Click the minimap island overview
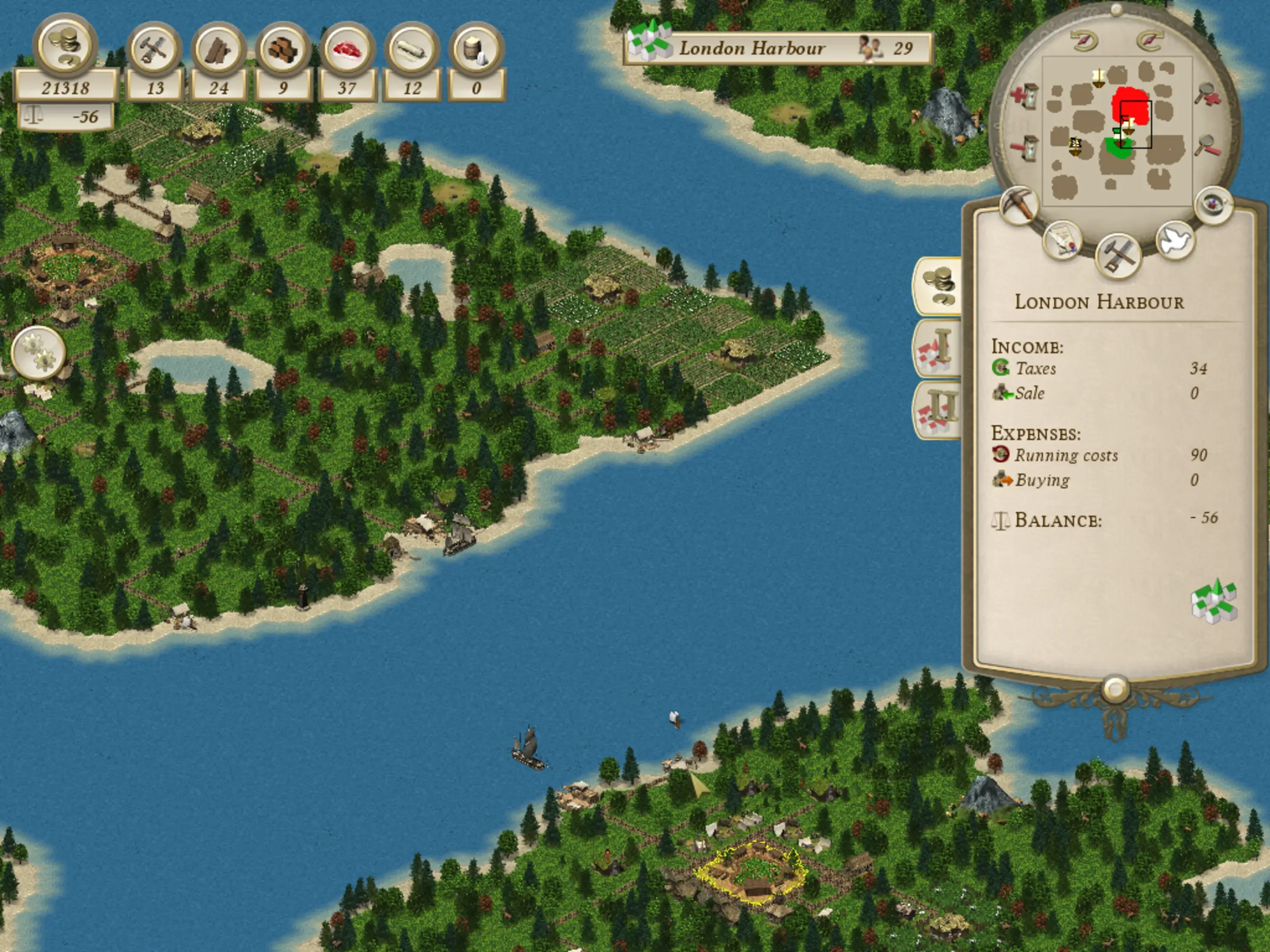Viewport: 1270px width, 952px height. (1117, 131)
